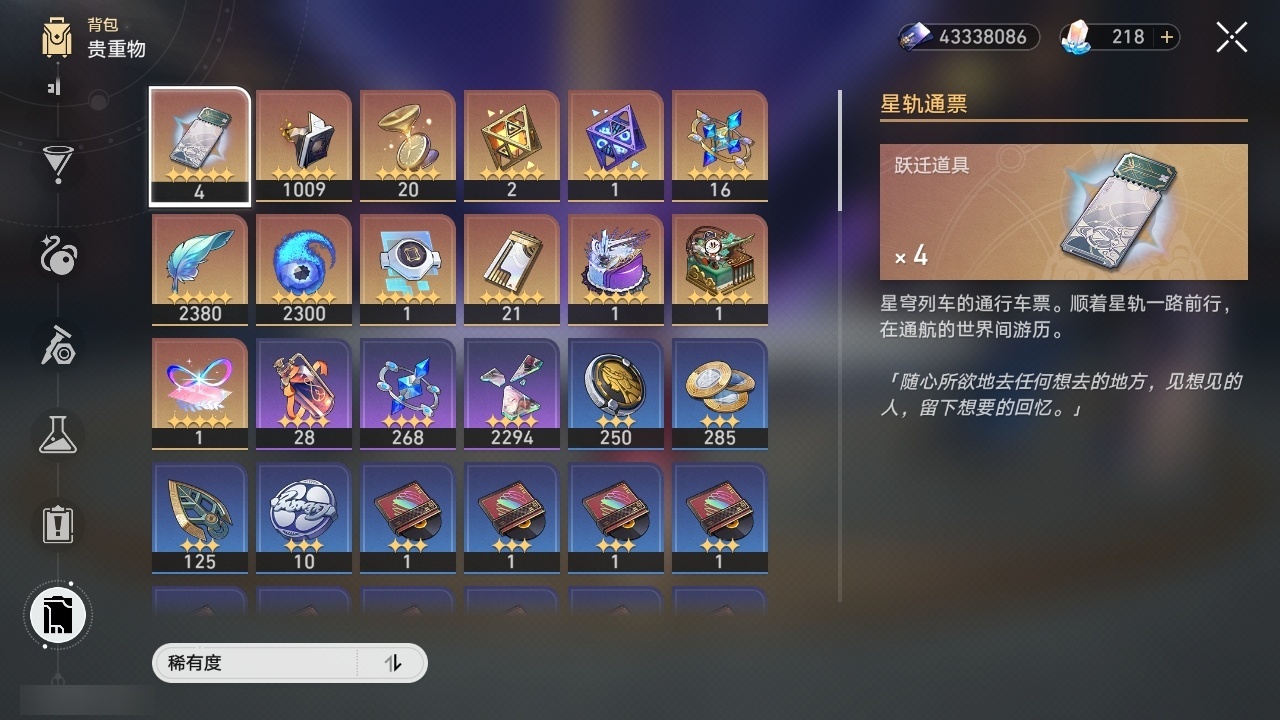Click the curled-creature consumables icon in sidebar
This screenshot has height=720, width=1280.
(x=57, y=257)
